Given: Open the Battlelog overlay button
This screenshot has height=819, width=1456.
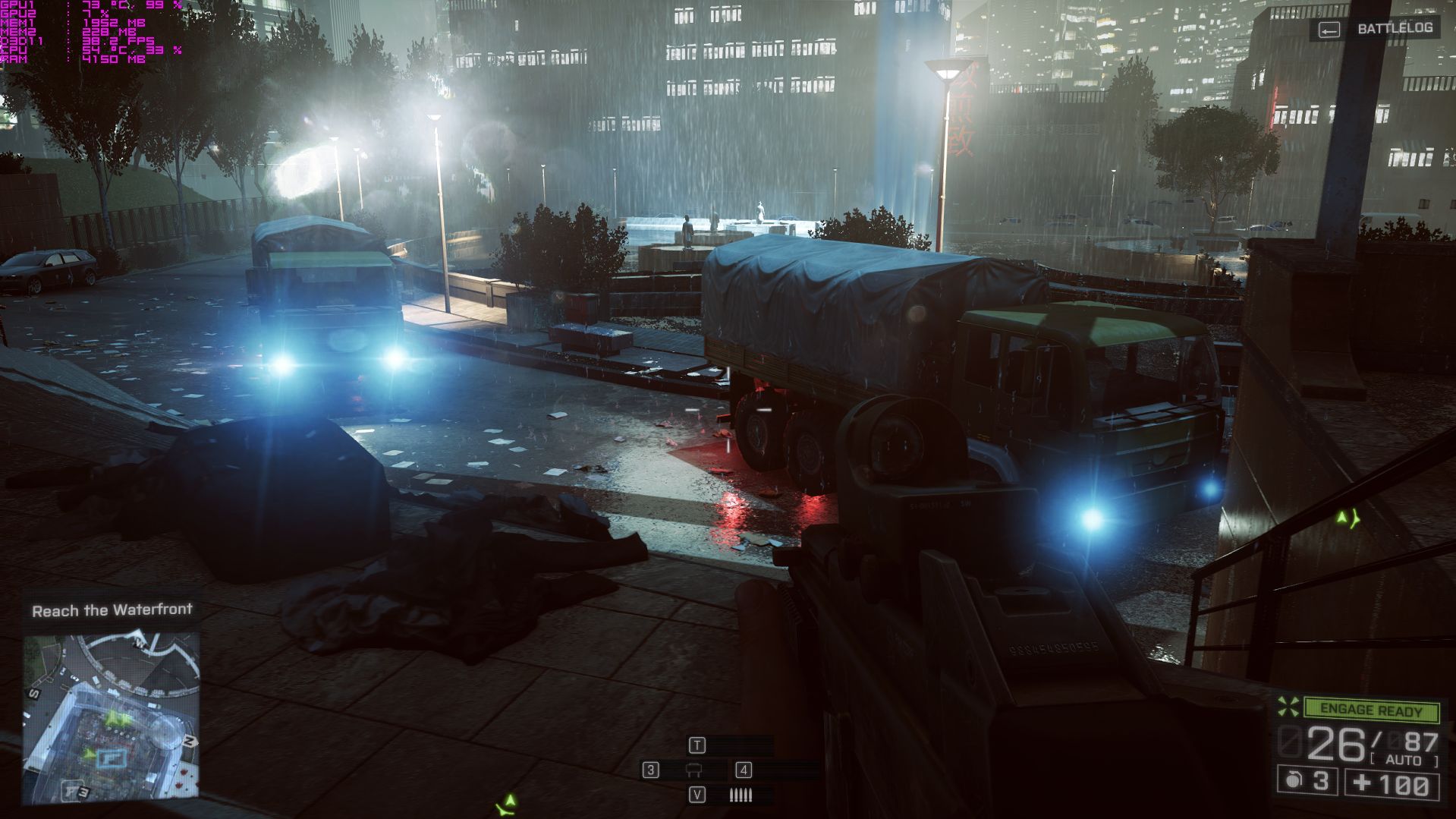Looking at the screenshot, I should click(x=1376, y=29).
